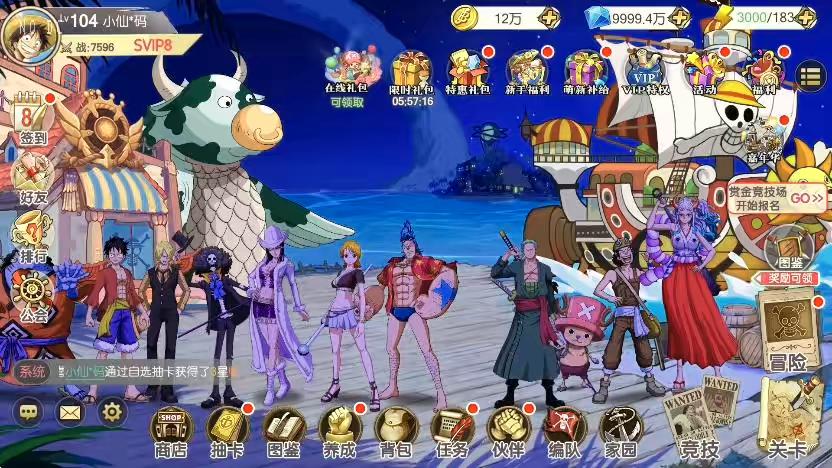Screen dimensions: 832x468
Task: Open the 商店 shop menu
Action: 171,432
